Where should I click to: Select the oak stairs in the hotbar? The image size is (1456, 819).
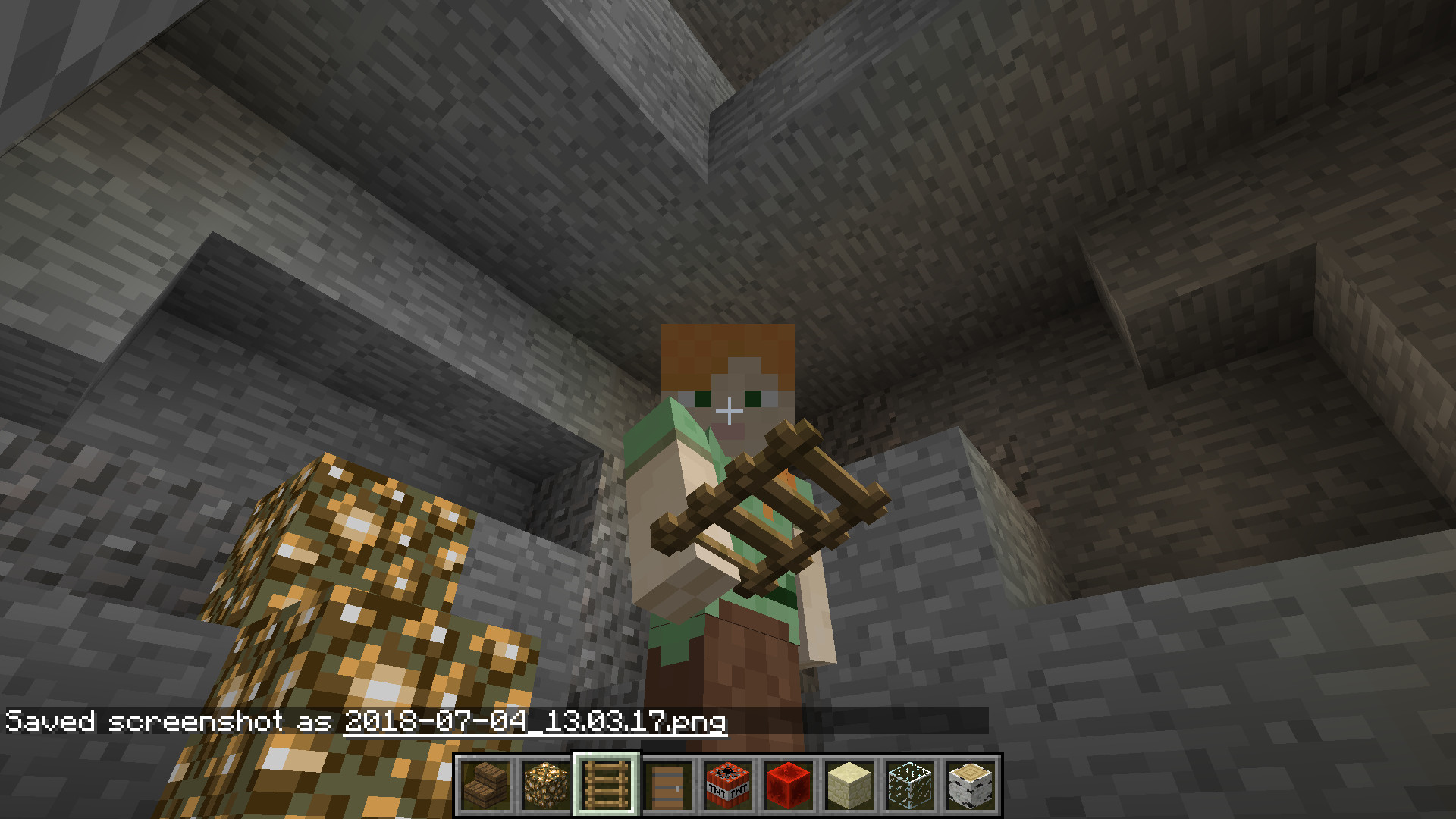click(485, 785)
